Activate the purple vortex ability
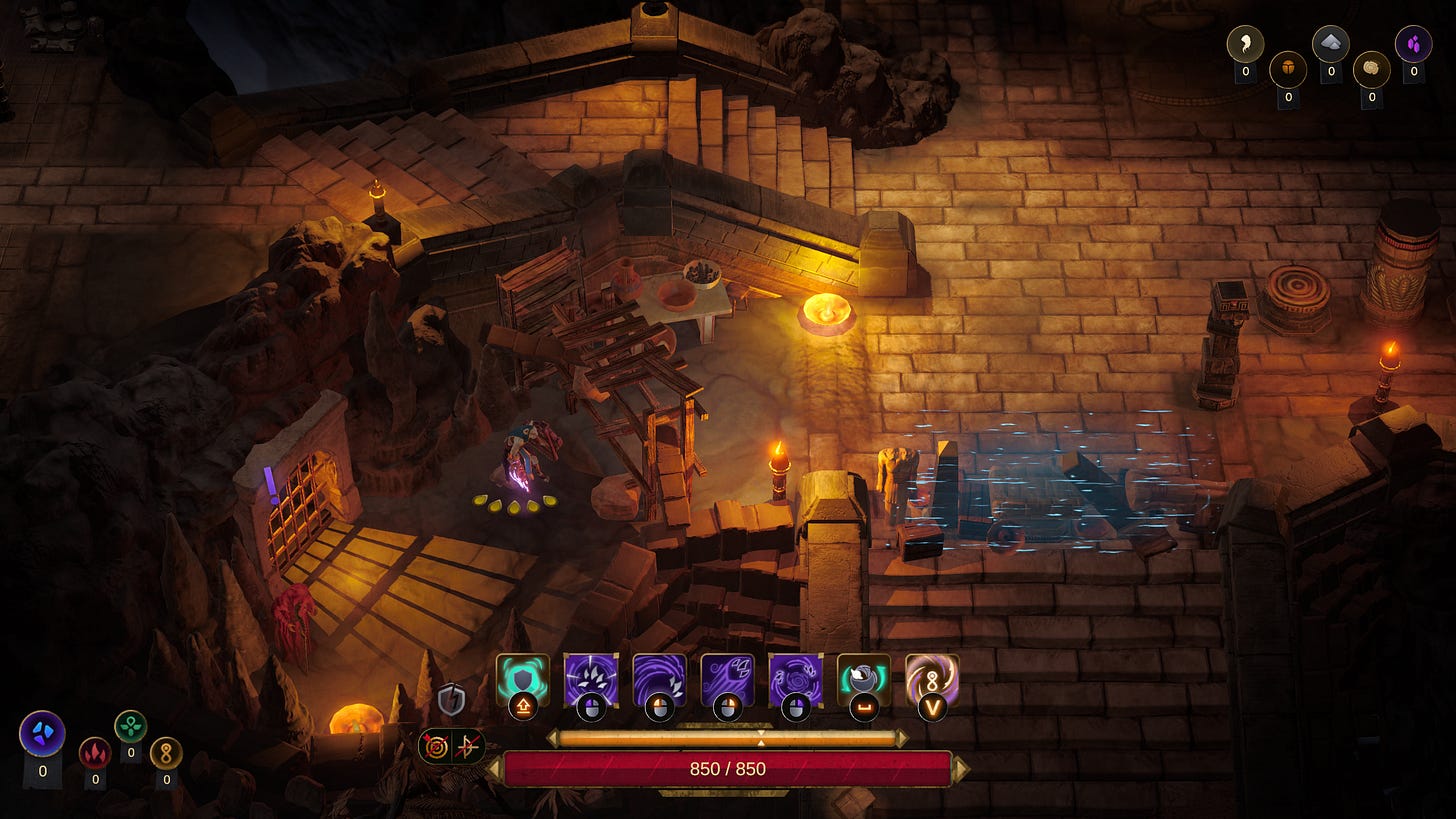Screen dimensions: 1456x819 (x=795, y=679)
